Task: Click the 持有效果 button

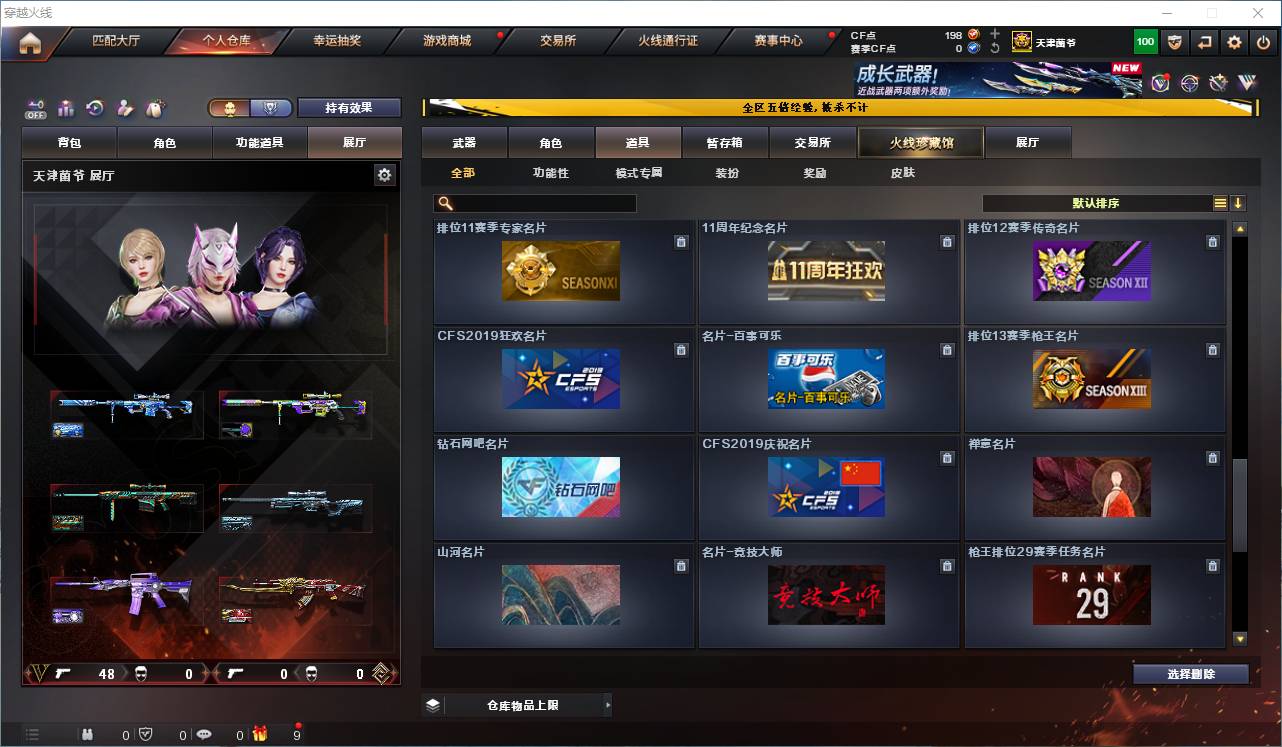Action: point(349,106)
